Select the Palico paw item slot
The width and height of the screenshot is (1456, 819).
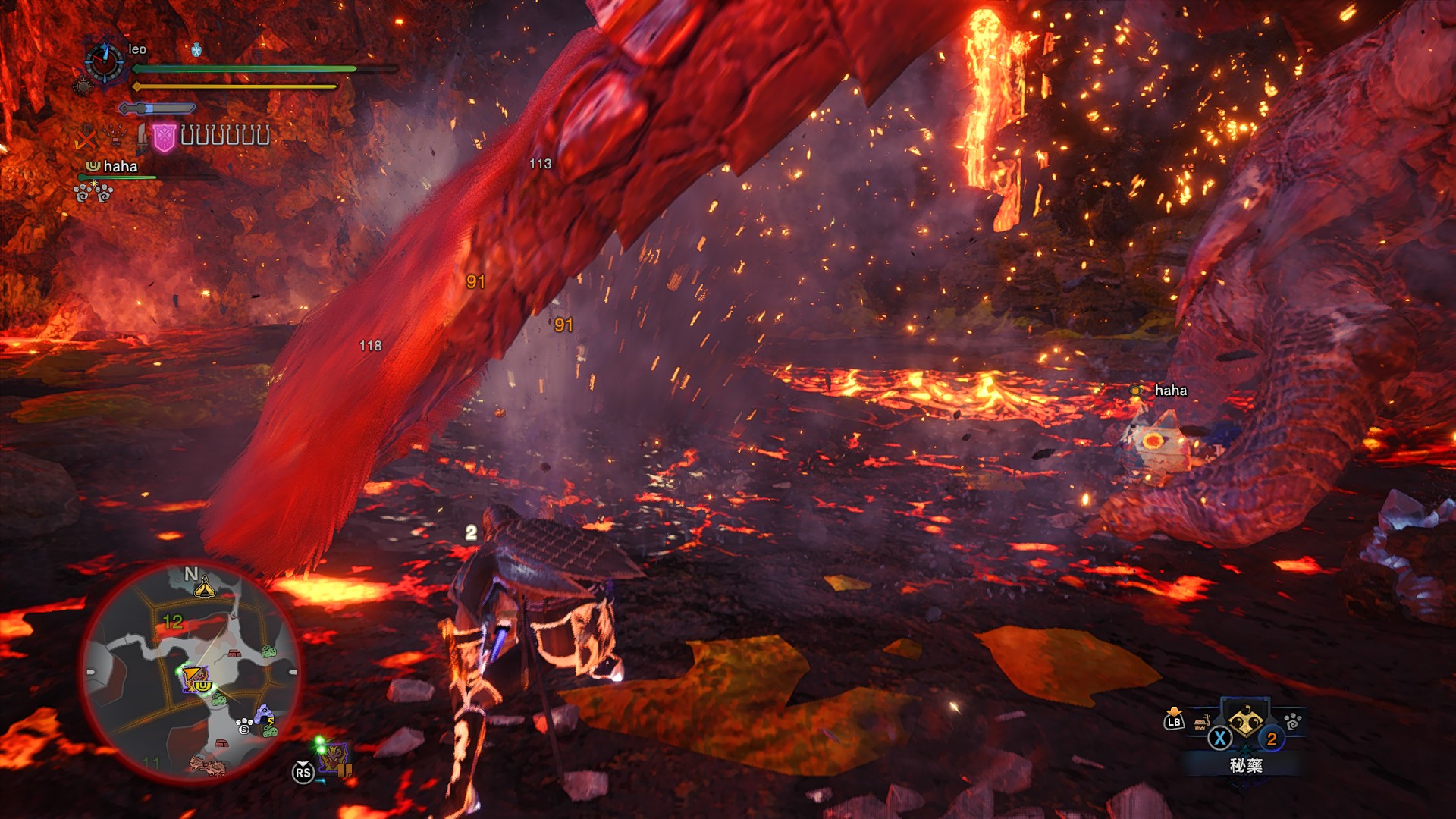point(1292,720)
